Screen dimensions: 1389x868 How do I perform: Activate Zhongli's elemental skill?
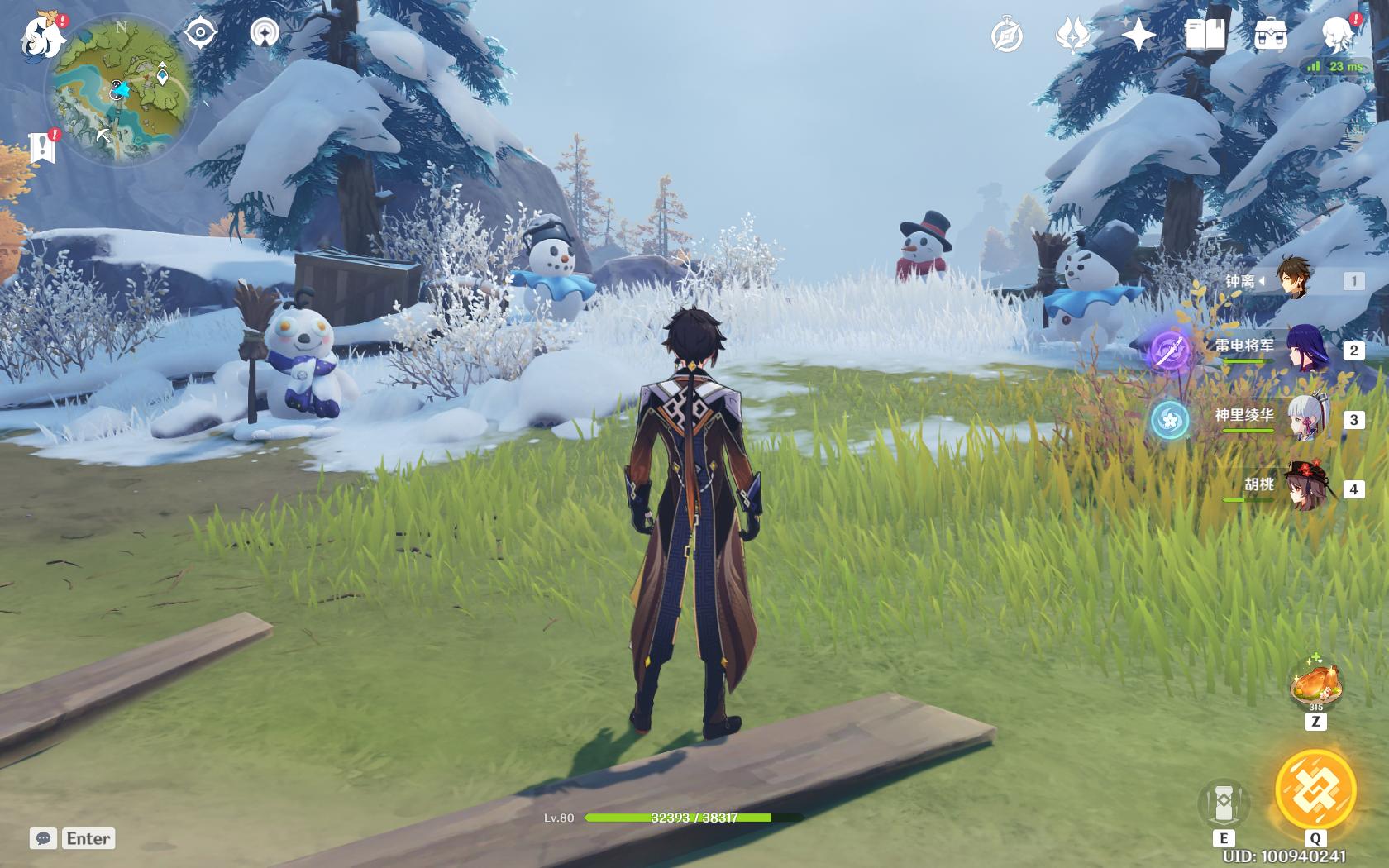pyautogui.click(x=1224, y=804)
